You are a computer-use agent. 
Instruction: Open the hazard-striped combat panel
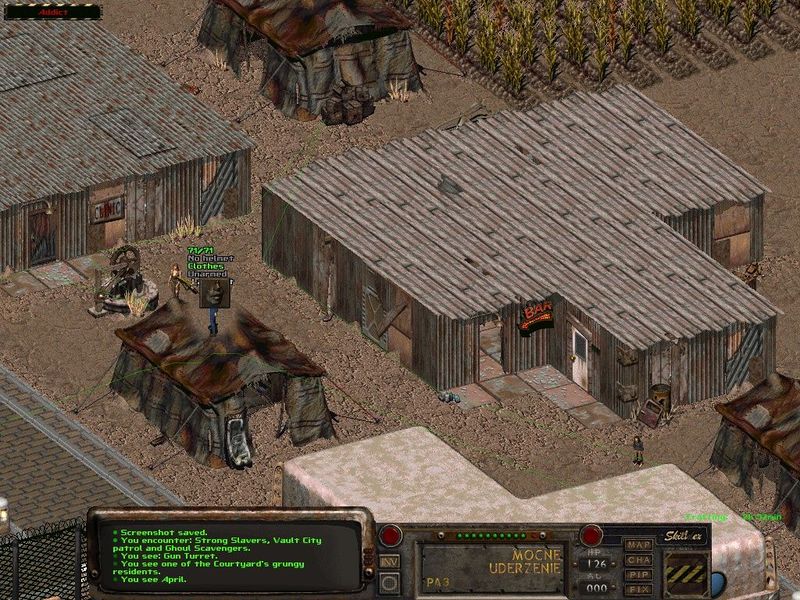[x=688, y=574]
